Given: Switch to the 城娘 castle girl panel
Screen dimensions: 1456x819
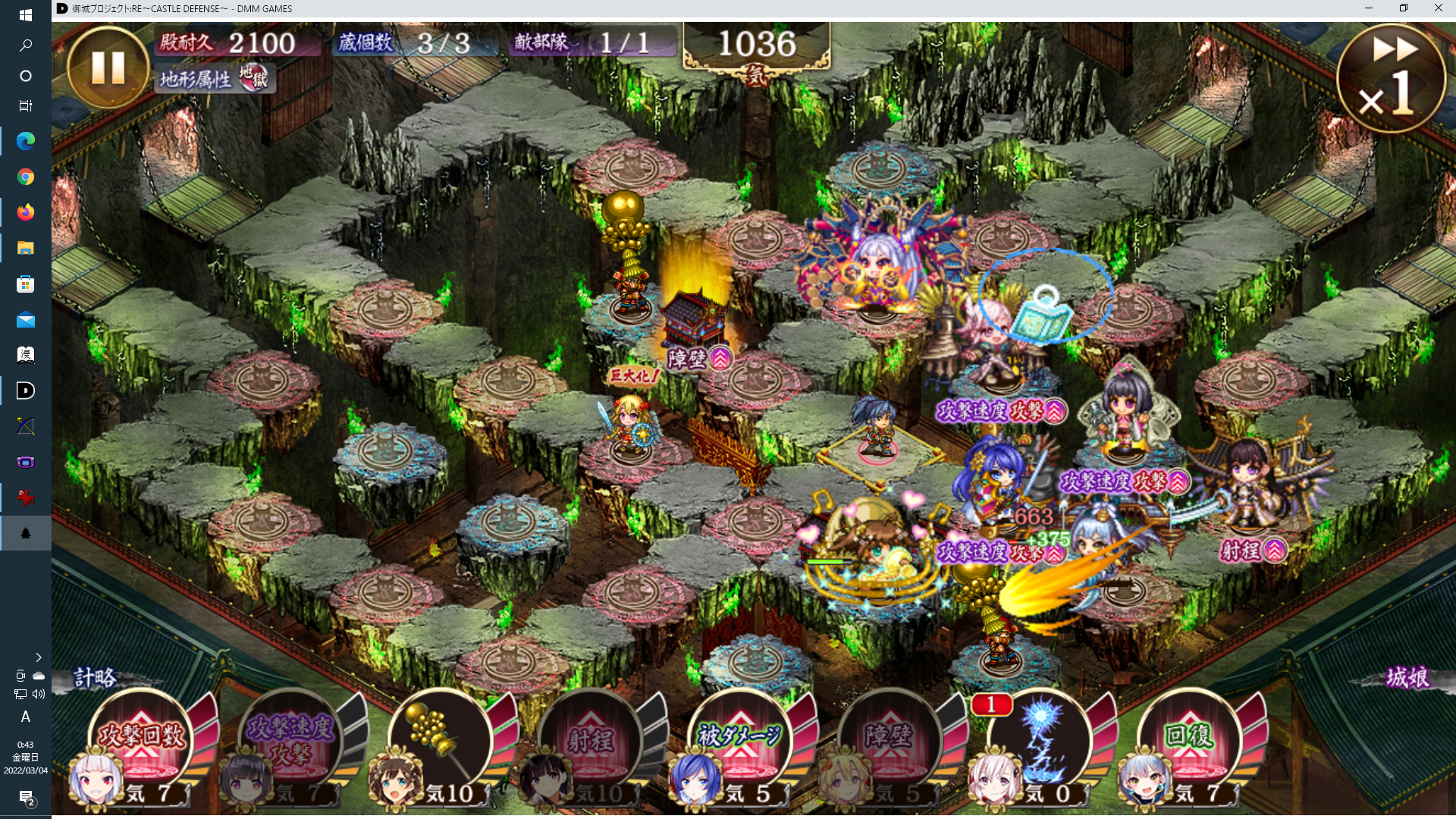Looking at the screenshot, I should click(1407, 677).
